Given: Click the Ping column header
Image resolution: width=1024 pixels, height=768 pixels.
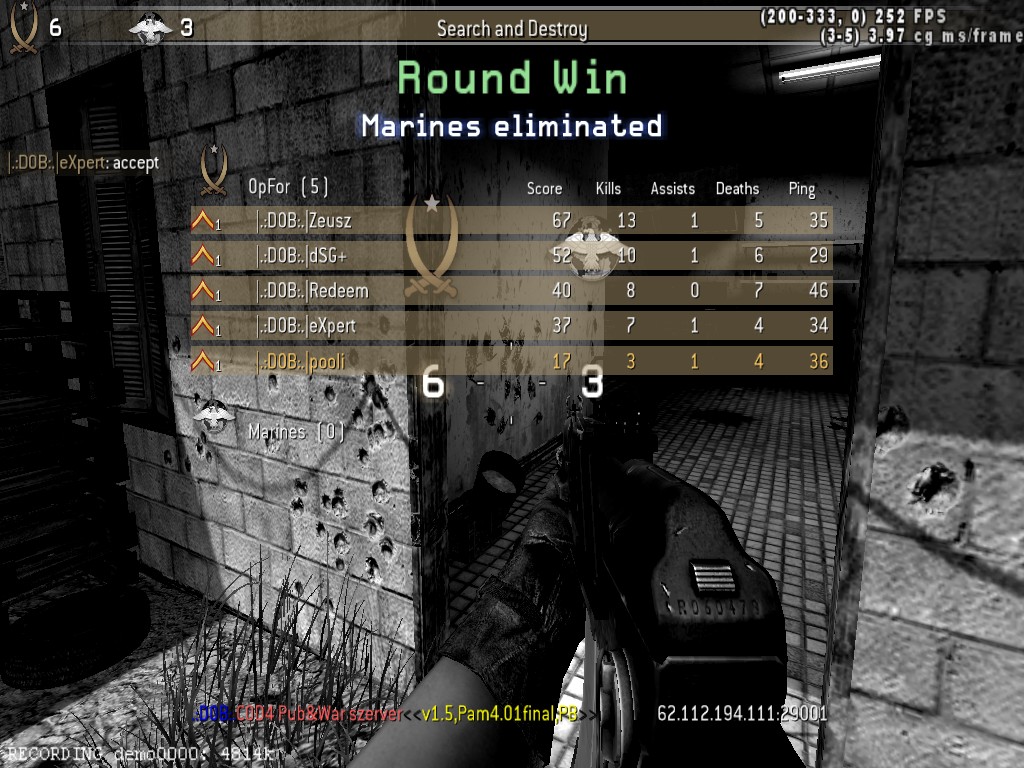Looking at the screenshot, I should [x=801, y=188].
